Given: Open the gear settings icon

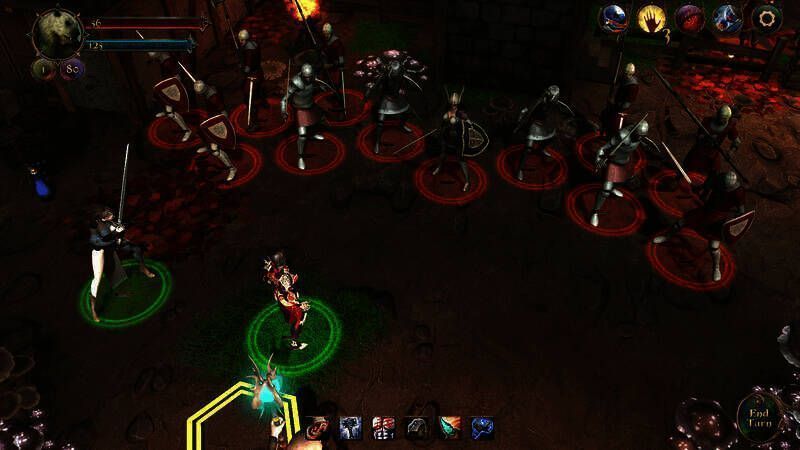Looking at the screenshot, I should pos(767,18).
